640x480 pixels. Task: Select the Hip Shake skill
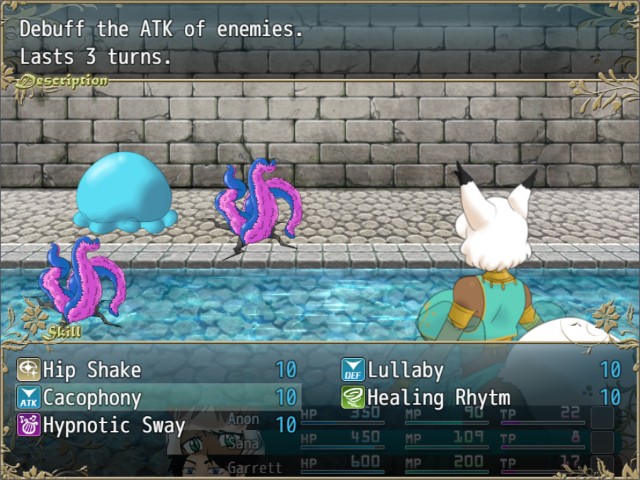(x=93, y=370)
